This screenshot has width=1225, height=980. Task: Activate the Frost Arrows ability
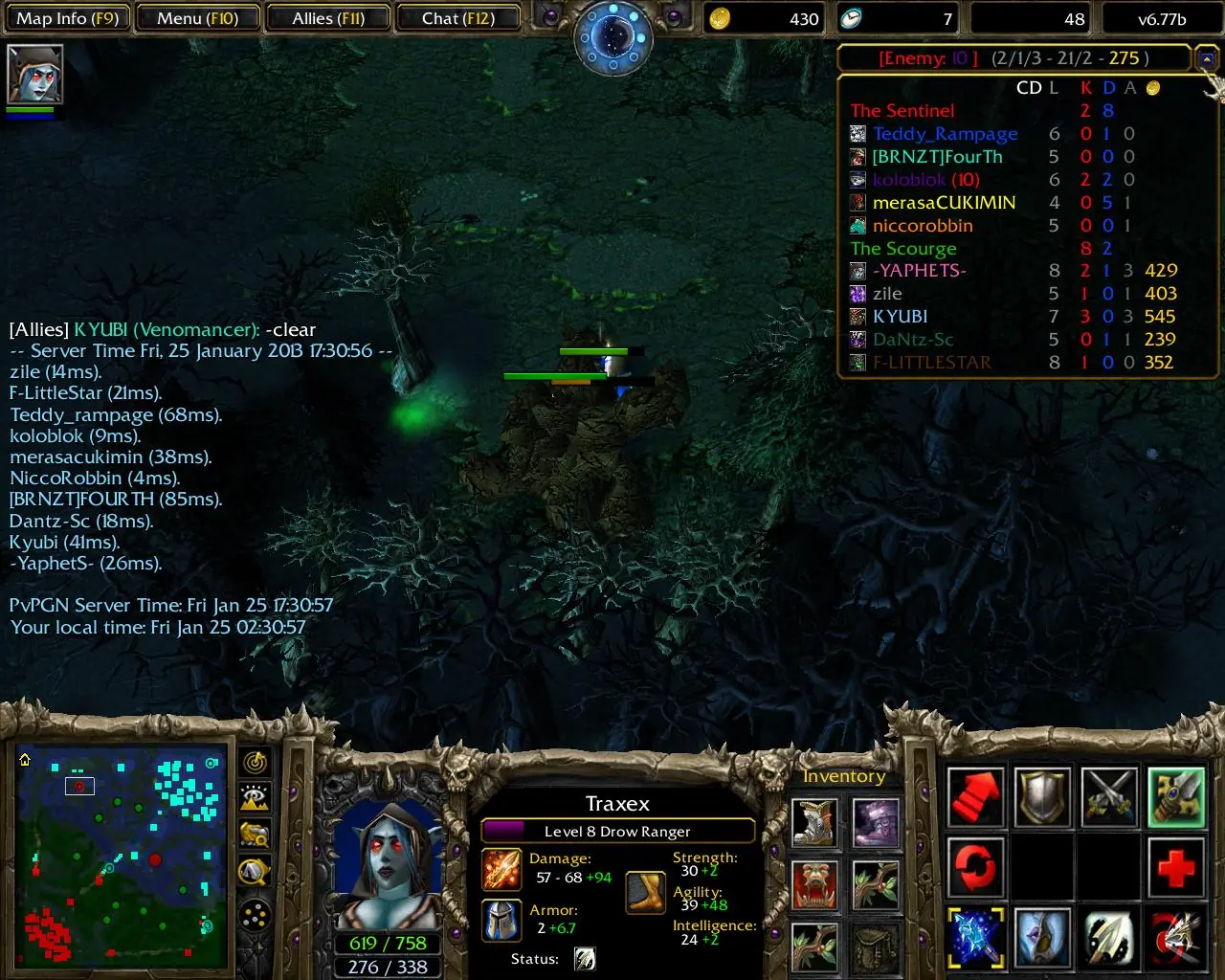tap(975, 938)
